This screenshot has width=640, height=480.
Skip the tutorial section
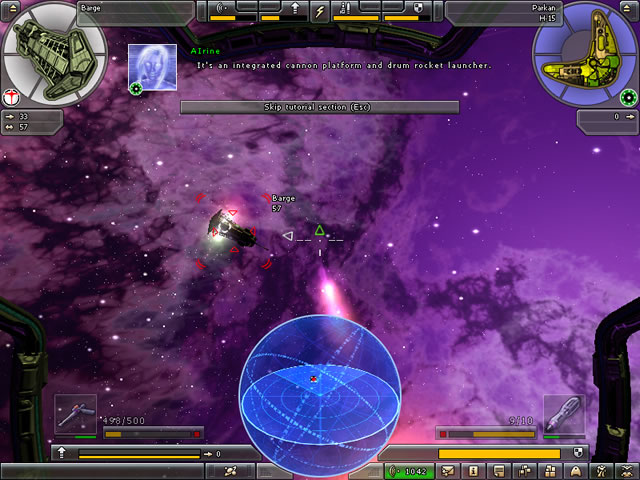point(319,107)
